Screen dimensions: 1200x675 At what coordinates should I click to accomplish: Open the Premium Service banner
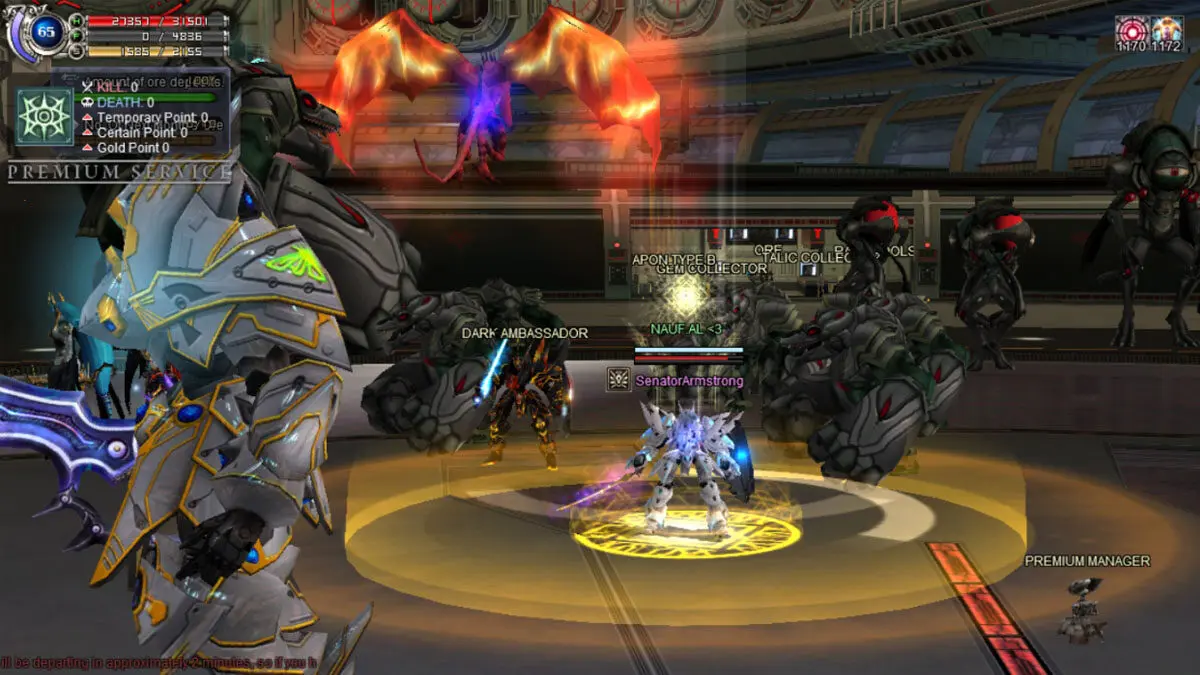(x=120, y=172)
